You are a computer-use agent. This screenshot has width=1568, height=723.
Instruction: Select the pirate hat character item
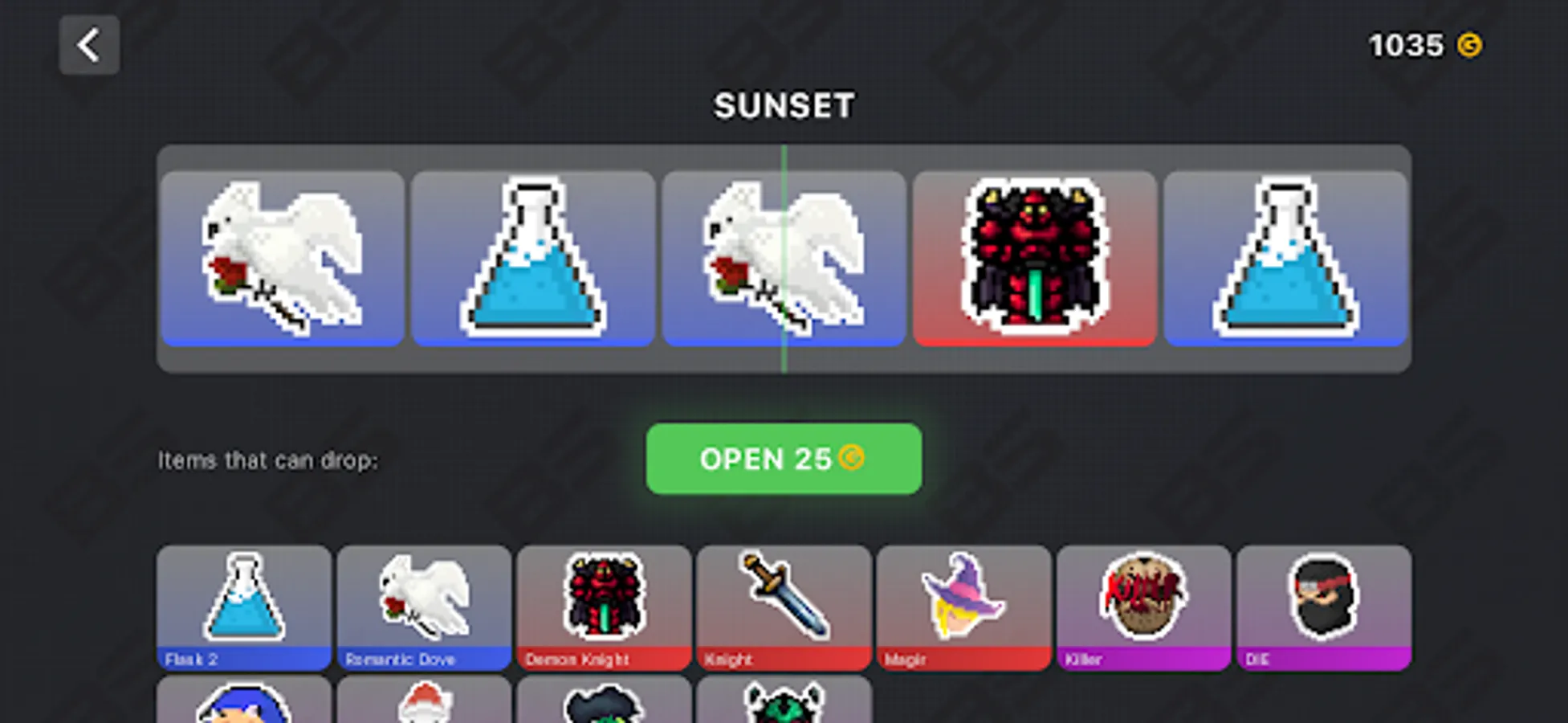pyautogui.click(x=604, y=707)
